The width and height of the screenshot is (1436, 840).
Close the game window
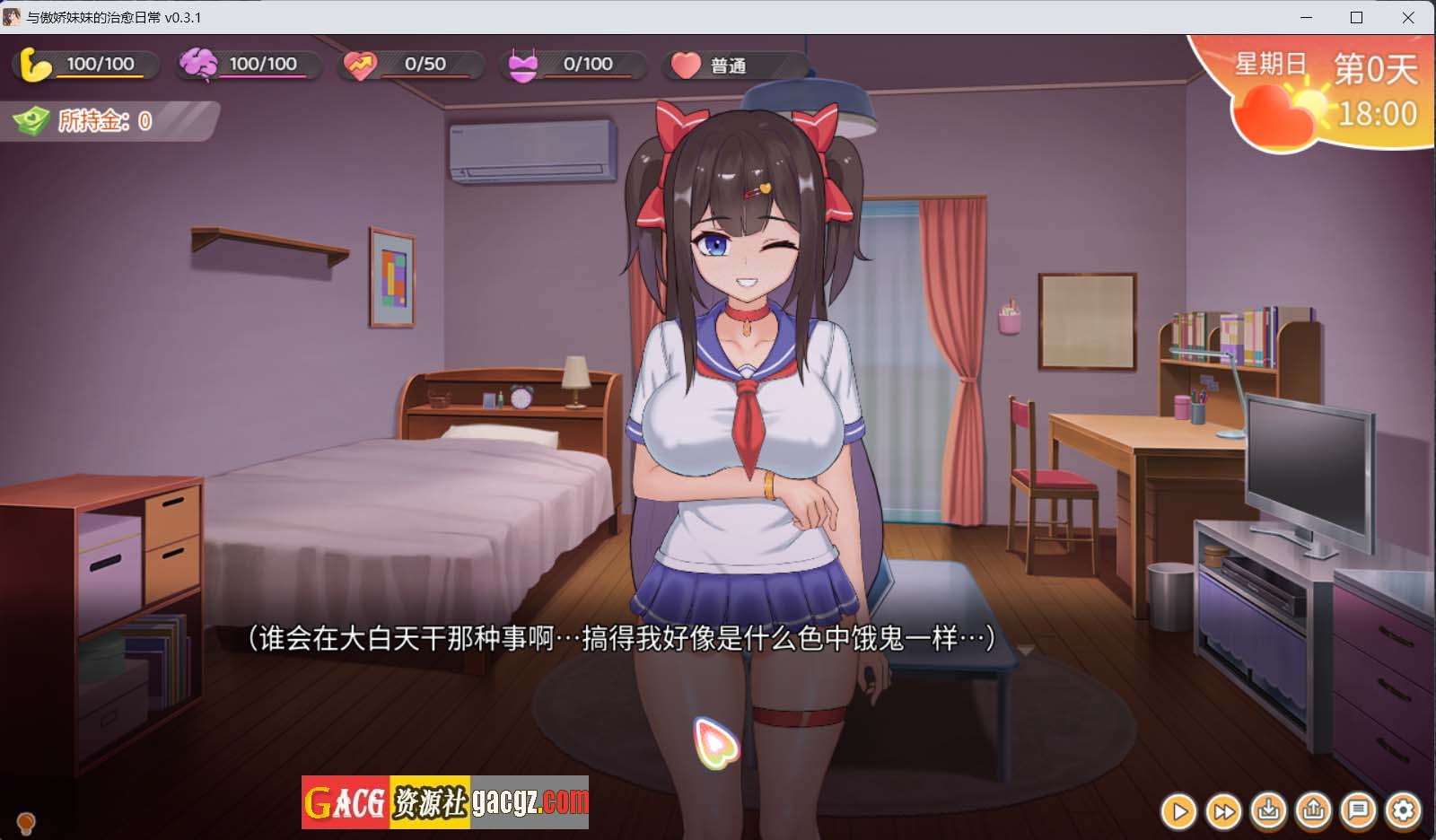click(x=1408, y=17)
